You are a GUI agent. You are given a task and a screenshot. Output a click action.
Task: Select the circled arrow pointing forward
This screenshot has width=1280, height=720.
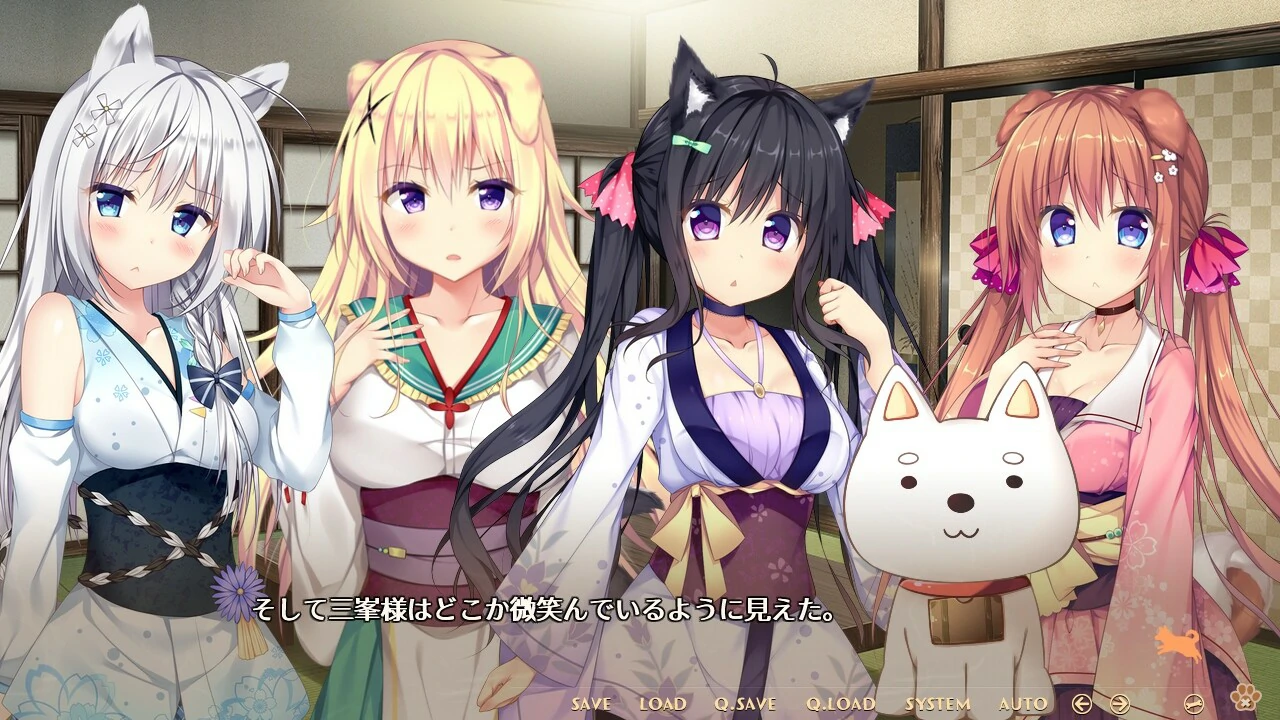pos(1120,702)
